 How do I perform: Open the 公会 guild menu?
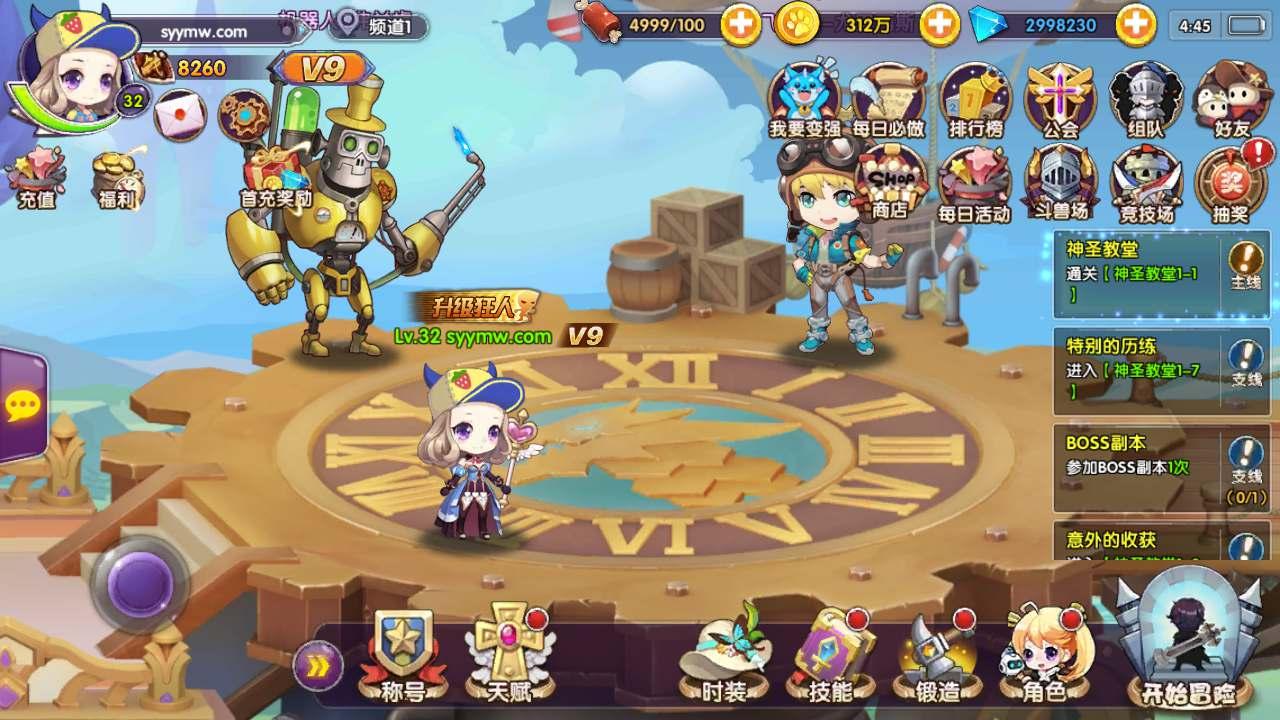(1061, 100)
